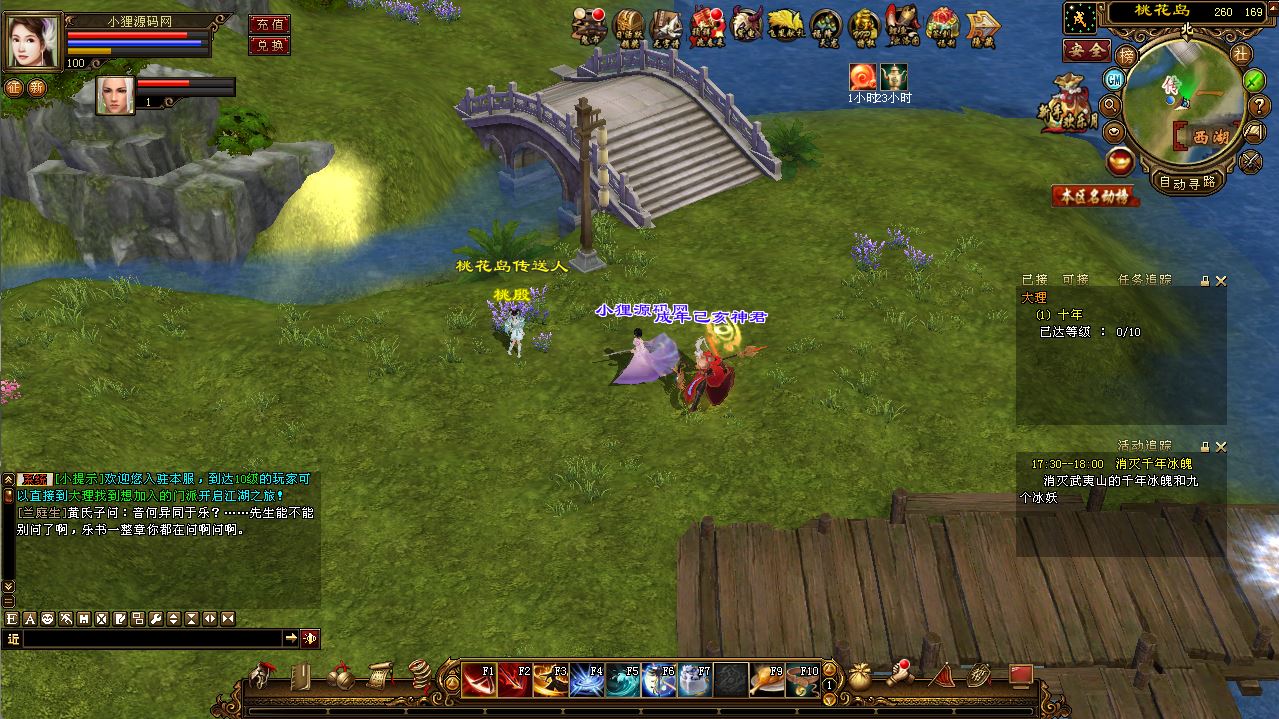Viewport: 1279px width, 719px height.
Task: Click the 隐藏 hide icons button
Action: 984,27
